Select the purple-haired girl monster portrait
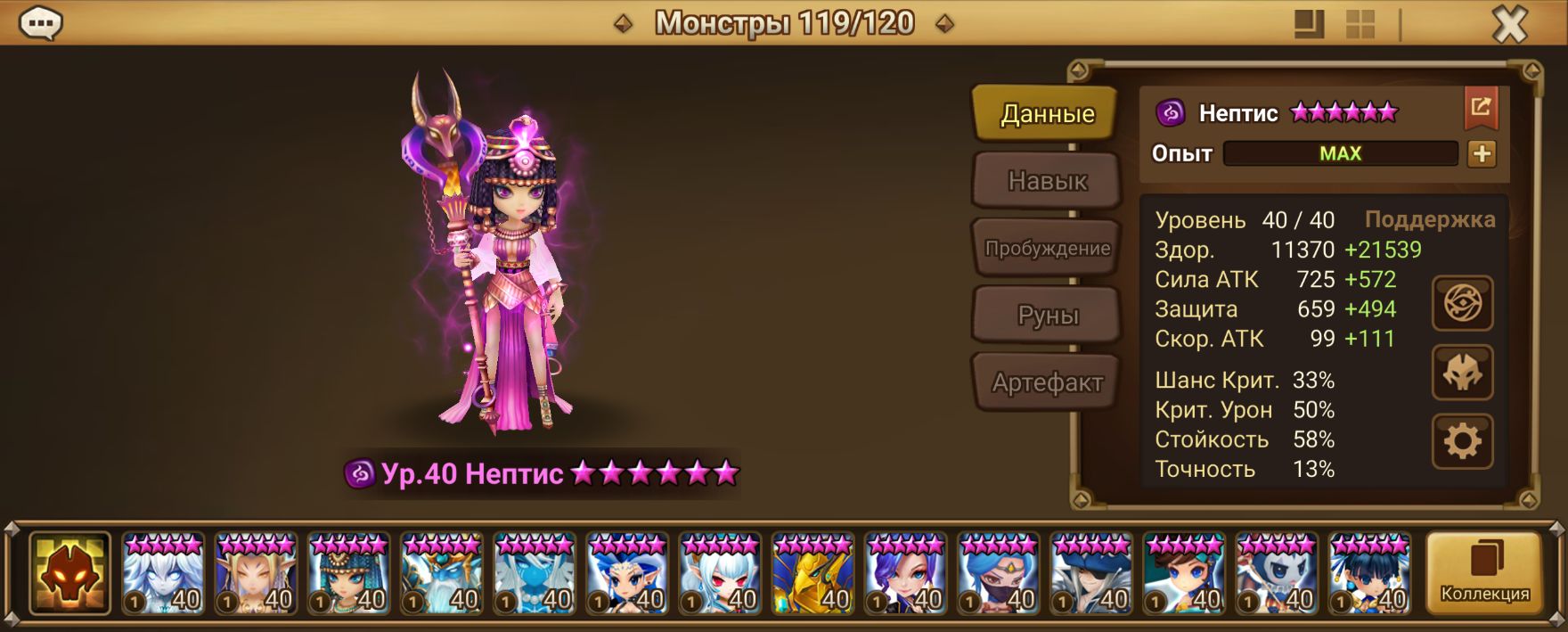 (x=905, y=573)
